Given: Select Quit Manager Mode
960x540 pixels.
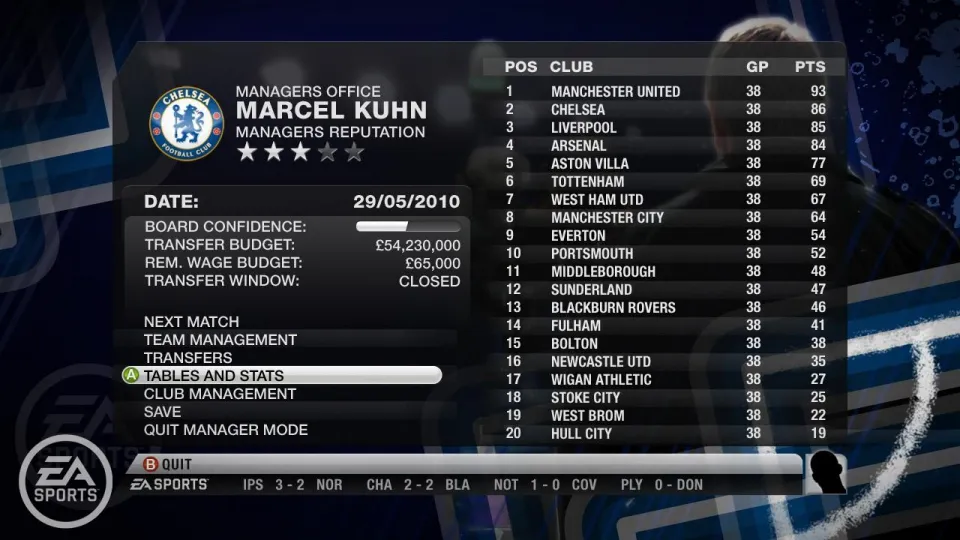Looking at the screenshot, I should pyautogui.click(x=225, y=430).
